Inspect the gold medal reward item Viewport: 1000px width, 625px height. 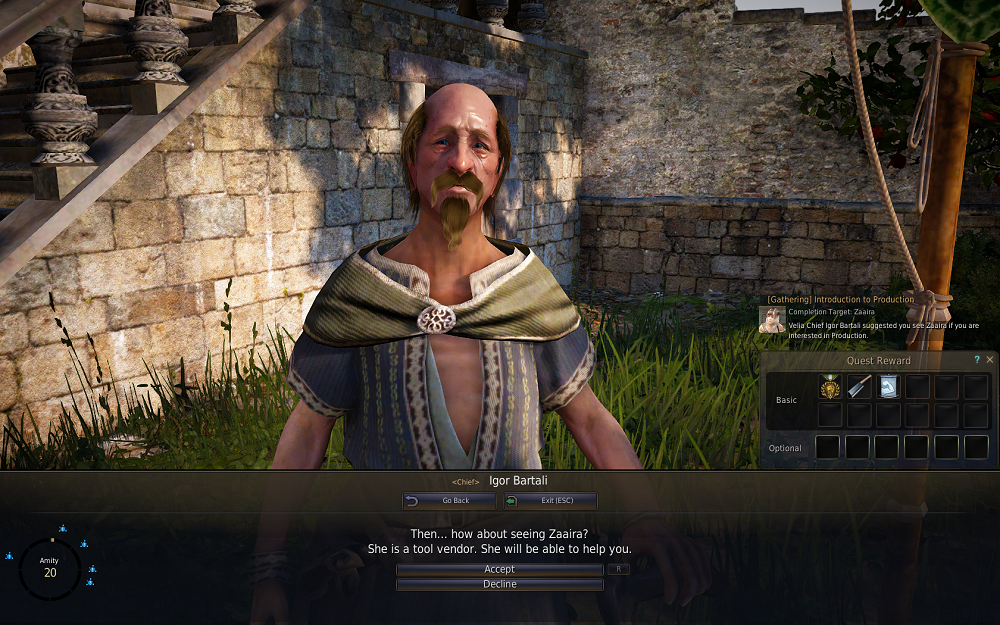[x=829, y=387]
